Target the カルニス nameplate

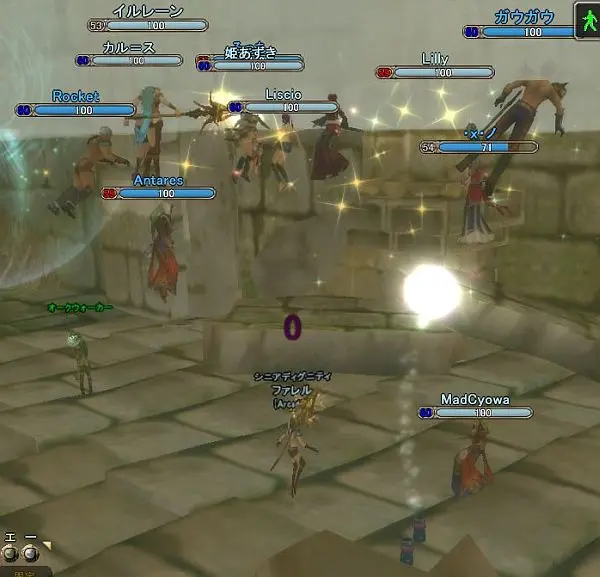[x=128, y=47]
